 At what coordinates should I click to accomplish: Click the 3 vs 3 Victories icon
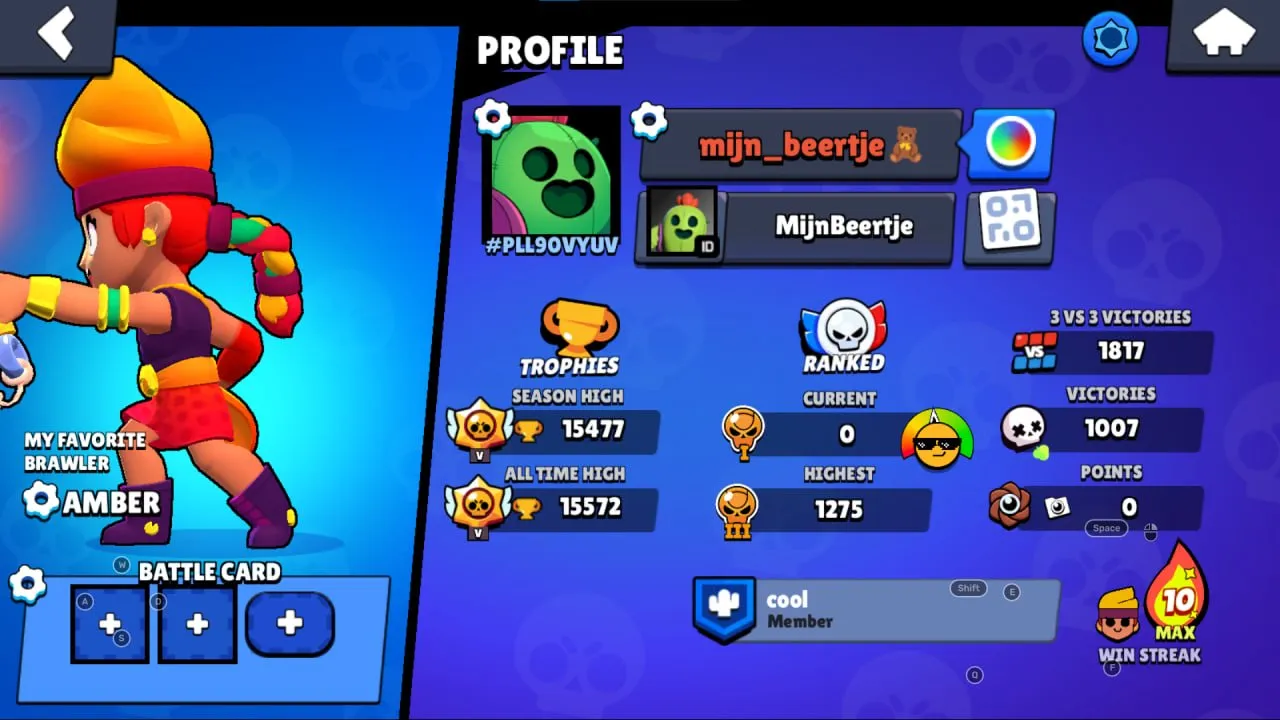pyautogui.click(x=1037, y=352)
